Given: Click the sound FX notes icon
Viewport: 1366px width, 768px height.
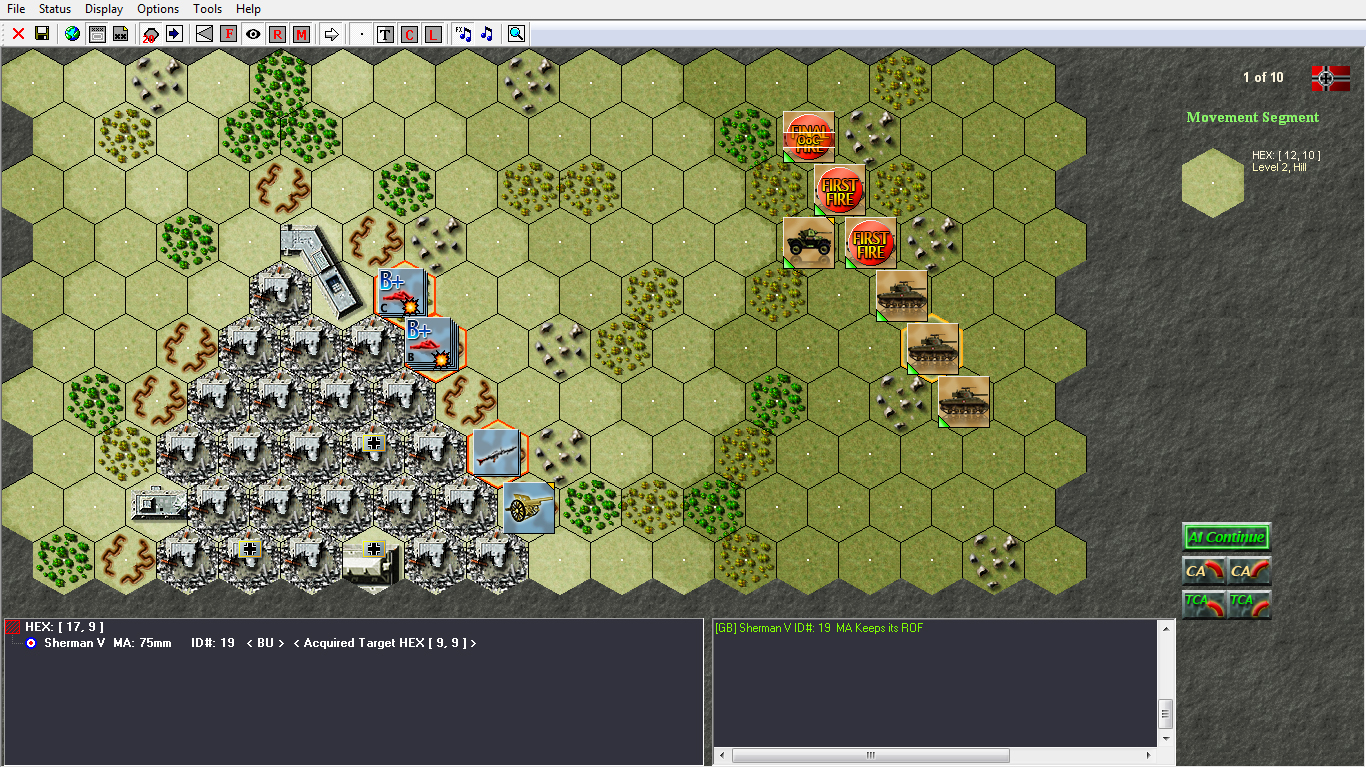Looking at the screenshot, I should (x=463, y=33).
